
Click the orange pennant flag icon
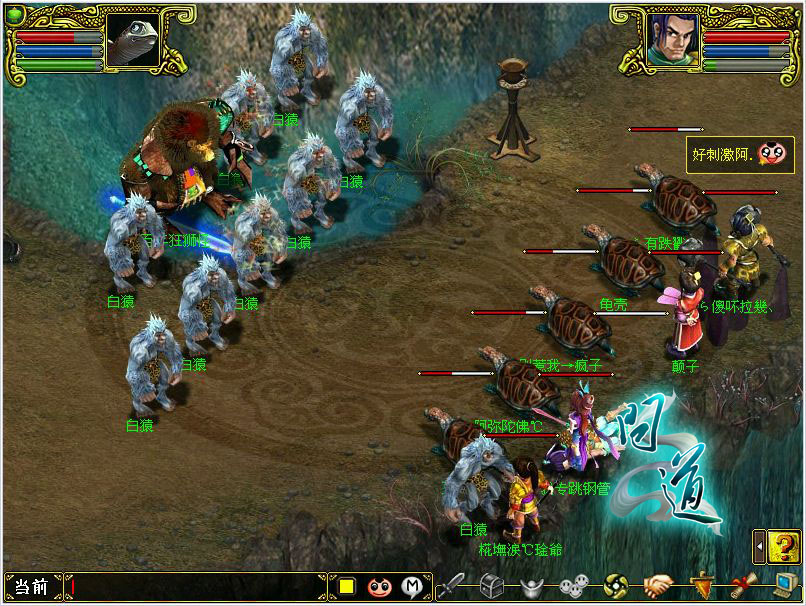click(x=702, y=586)
